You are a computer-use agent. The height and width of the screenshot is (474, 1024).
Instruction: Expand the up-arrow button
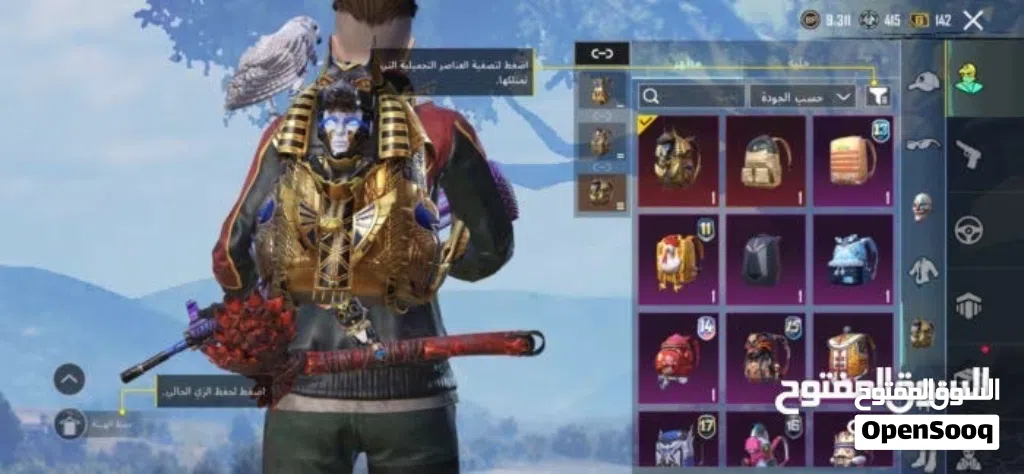[x=69, y=379]
